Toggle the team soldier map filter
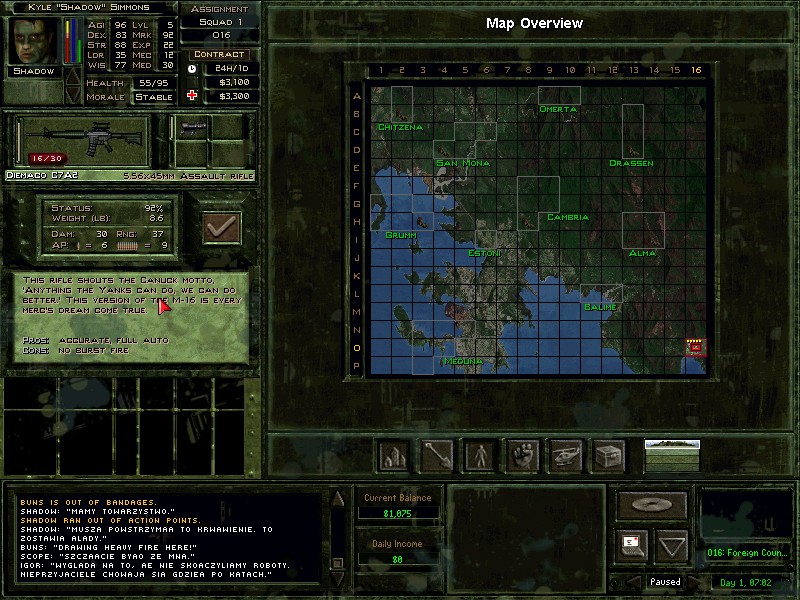The height and width of the screenshot is (600, 800). pyautogui.click(x=480, y=455)
